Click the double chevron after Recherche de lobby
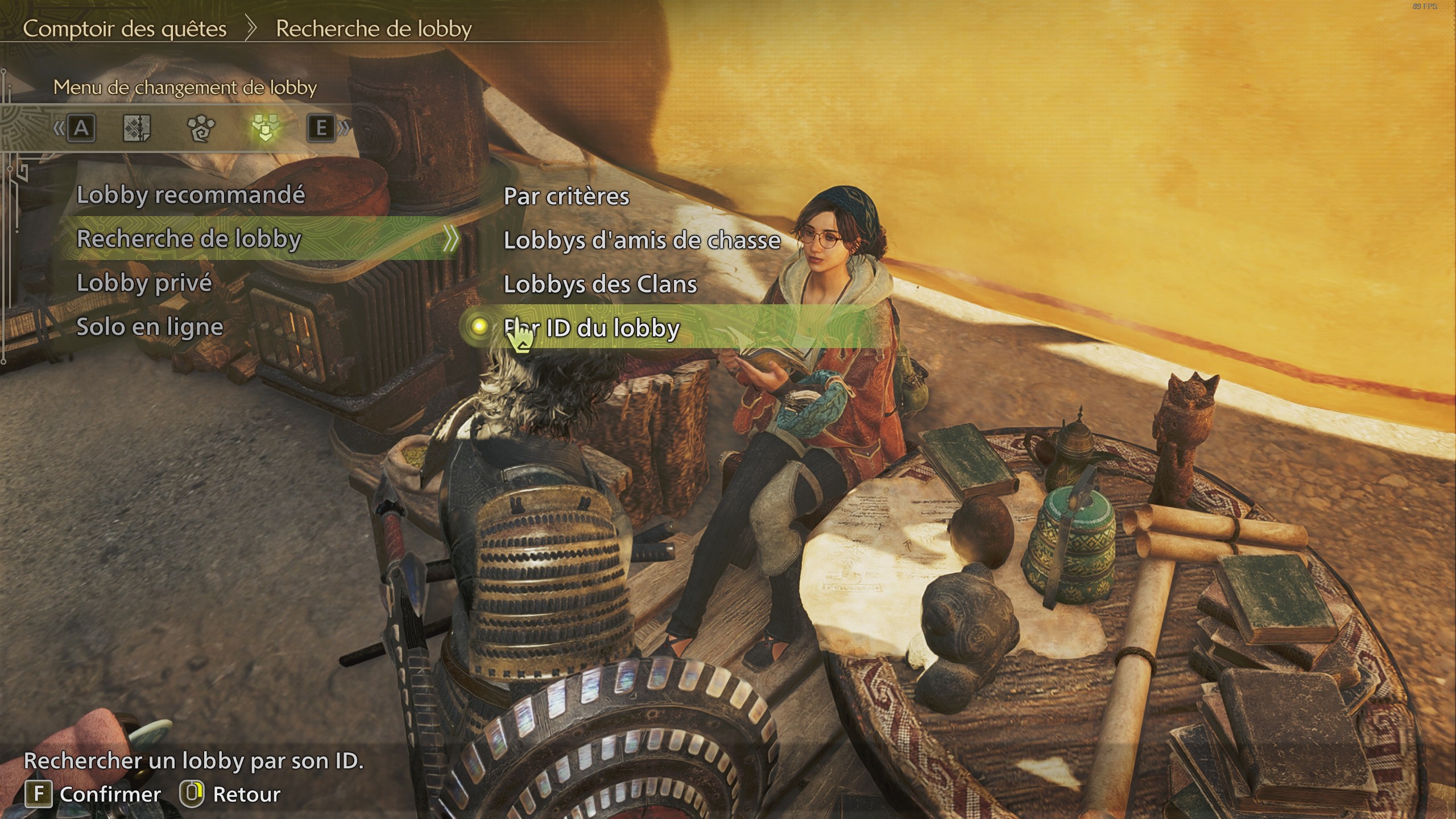 point(449,239)
